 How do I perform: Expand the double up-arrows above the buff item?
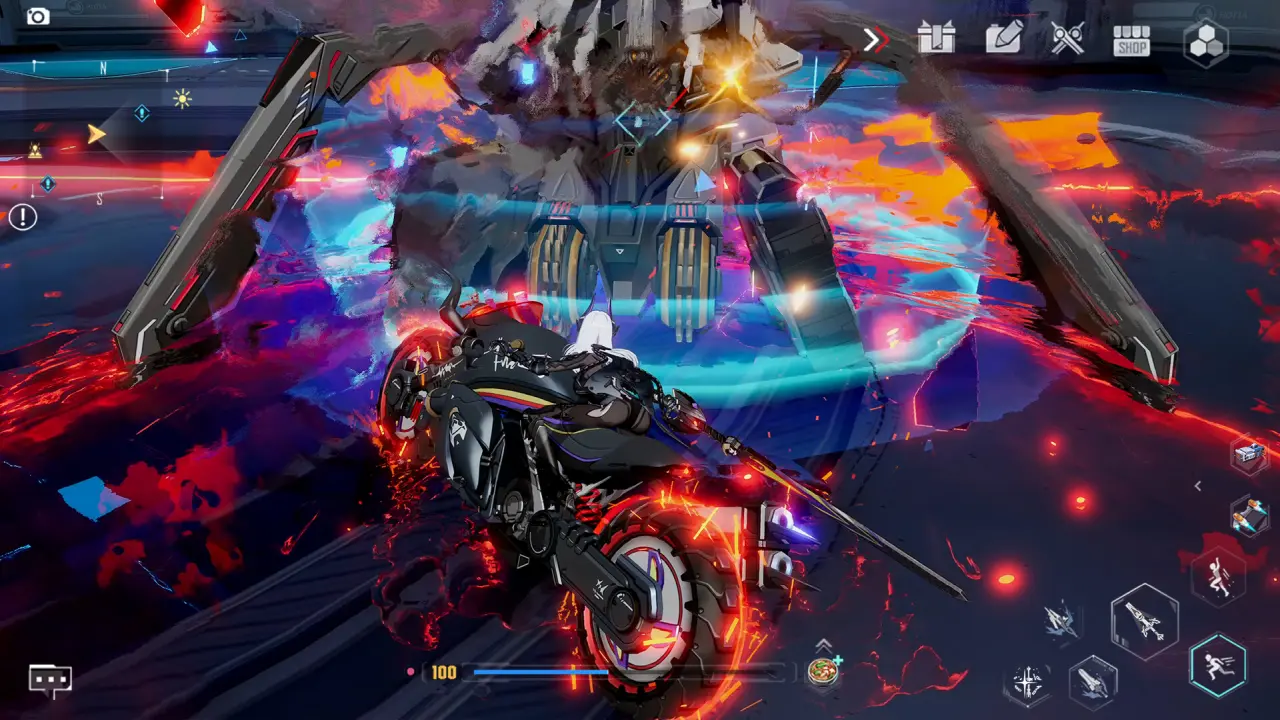coord(822,644)
